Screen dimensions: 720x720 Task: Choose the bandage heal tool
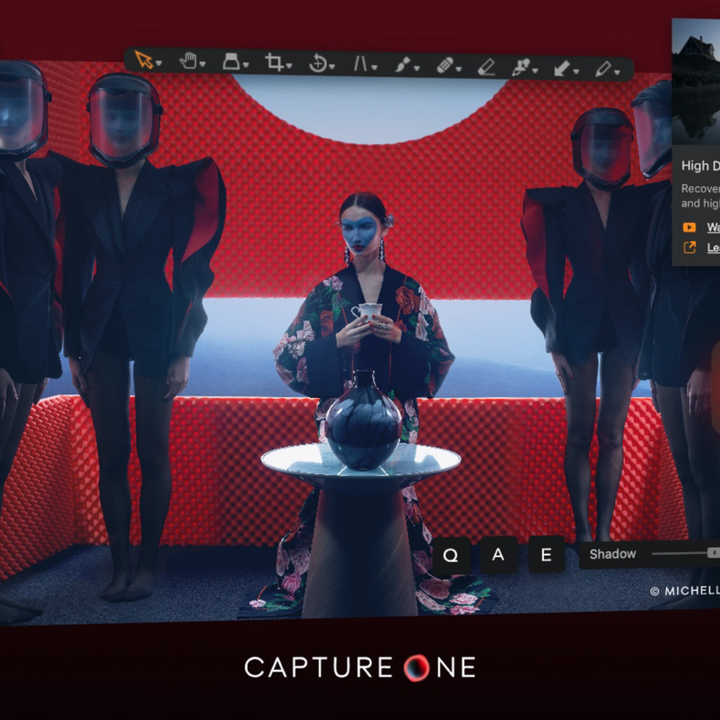tap(445, 66)
